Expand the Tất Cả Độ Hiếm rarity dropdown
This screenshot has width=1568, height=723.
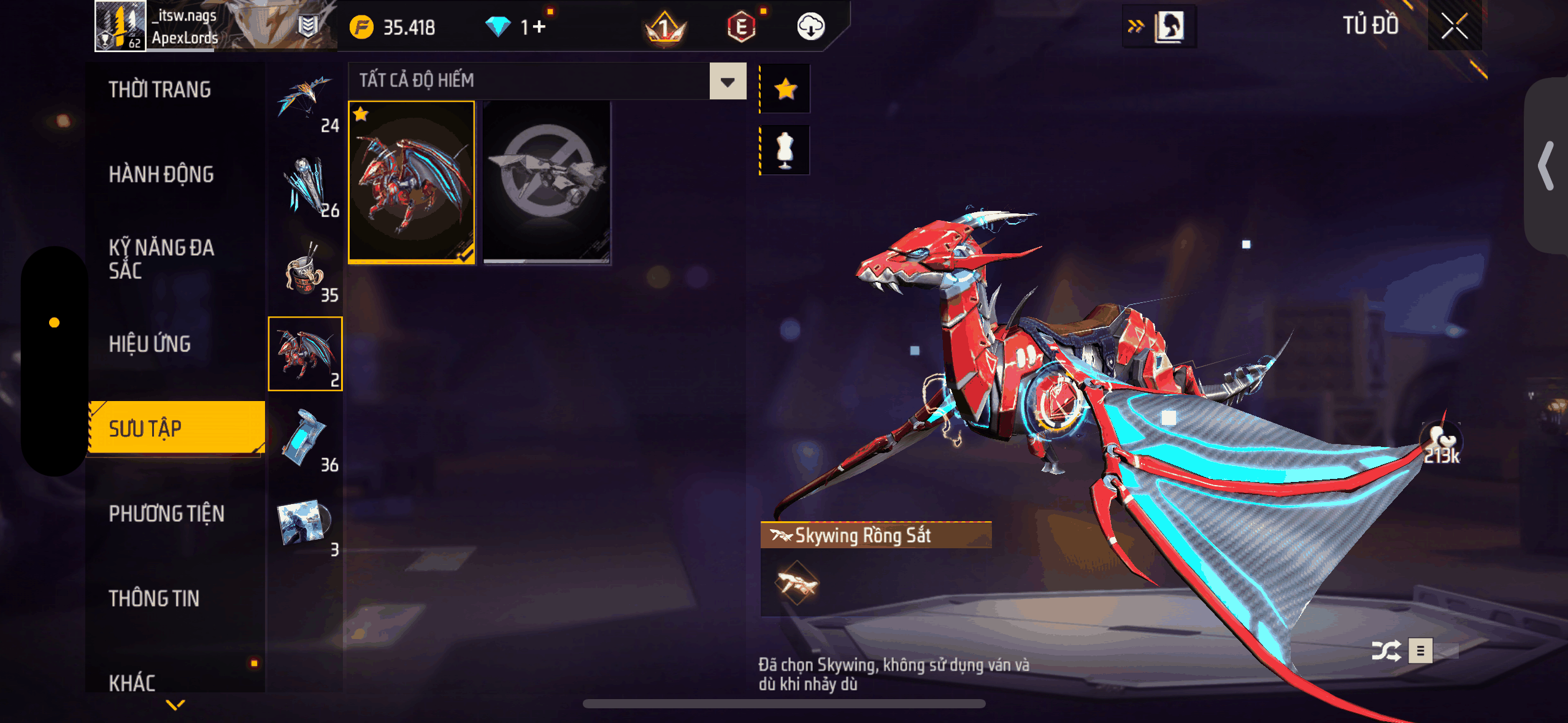728,82
